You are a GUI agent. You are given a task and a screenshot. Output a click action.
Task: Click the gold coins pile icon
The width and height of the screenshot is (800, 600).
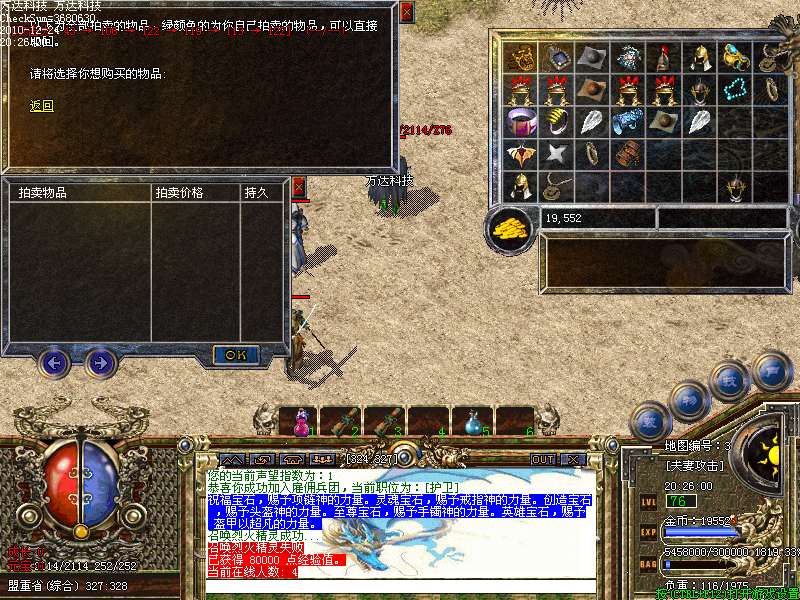(509, 229)
